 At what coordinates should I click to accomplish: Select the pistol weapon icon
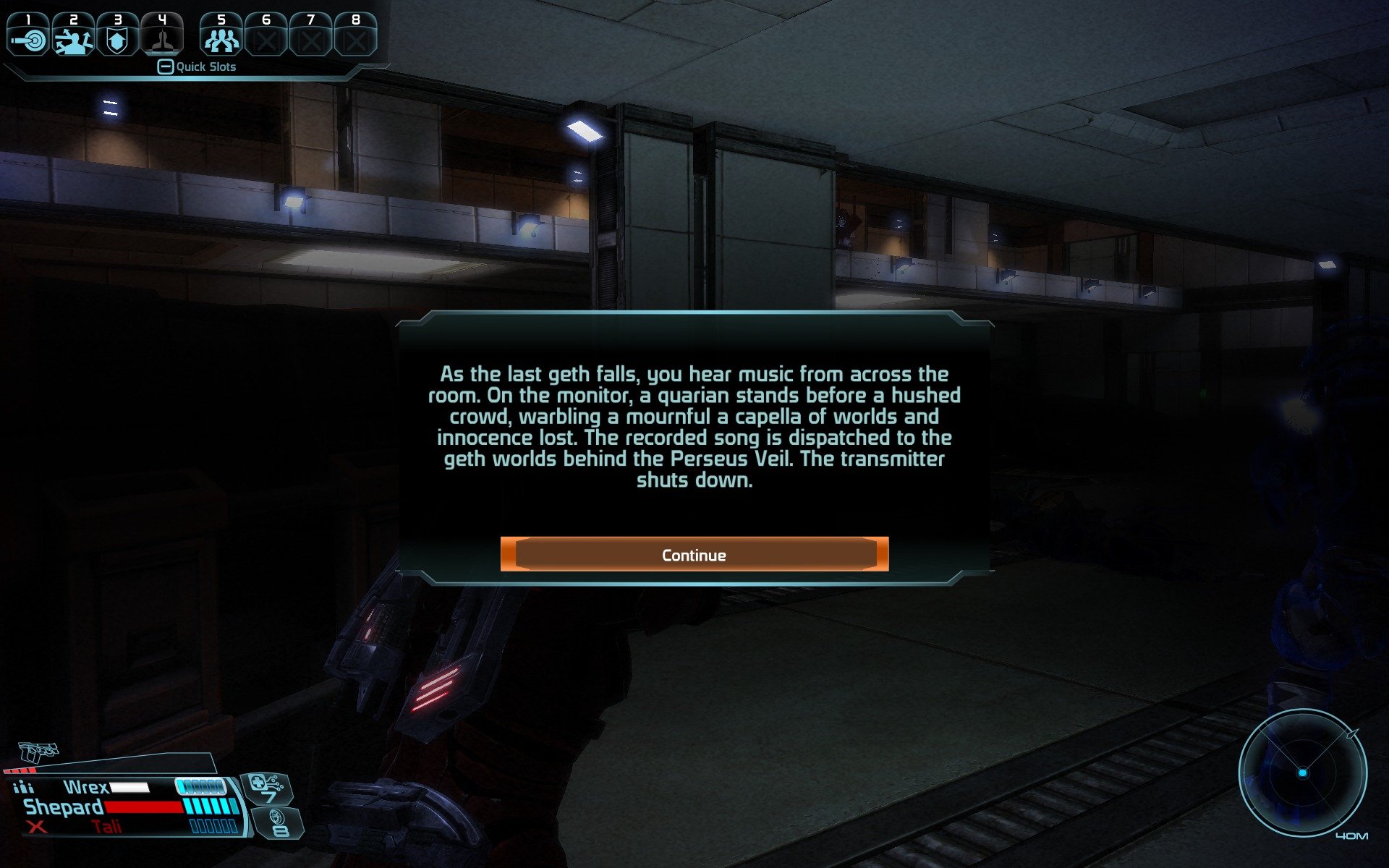point(38,752)
